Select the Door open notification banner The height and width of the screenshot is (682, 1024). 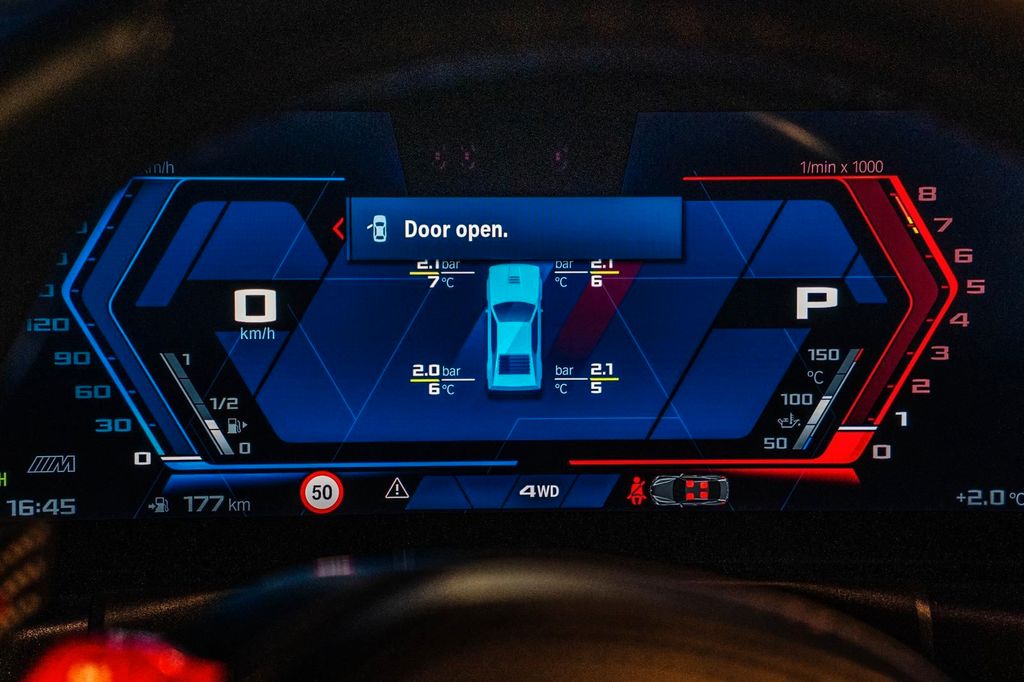coord(514,228)
